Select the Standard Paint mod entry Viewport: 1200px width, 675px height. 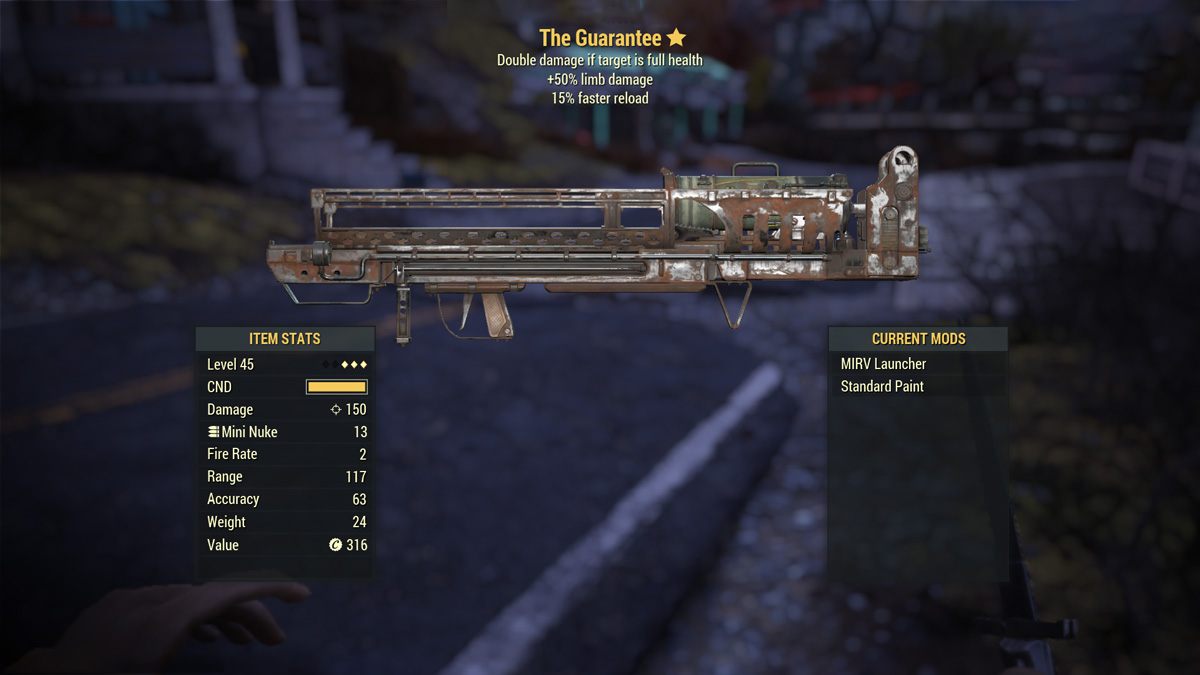click(x=882, y=387)
